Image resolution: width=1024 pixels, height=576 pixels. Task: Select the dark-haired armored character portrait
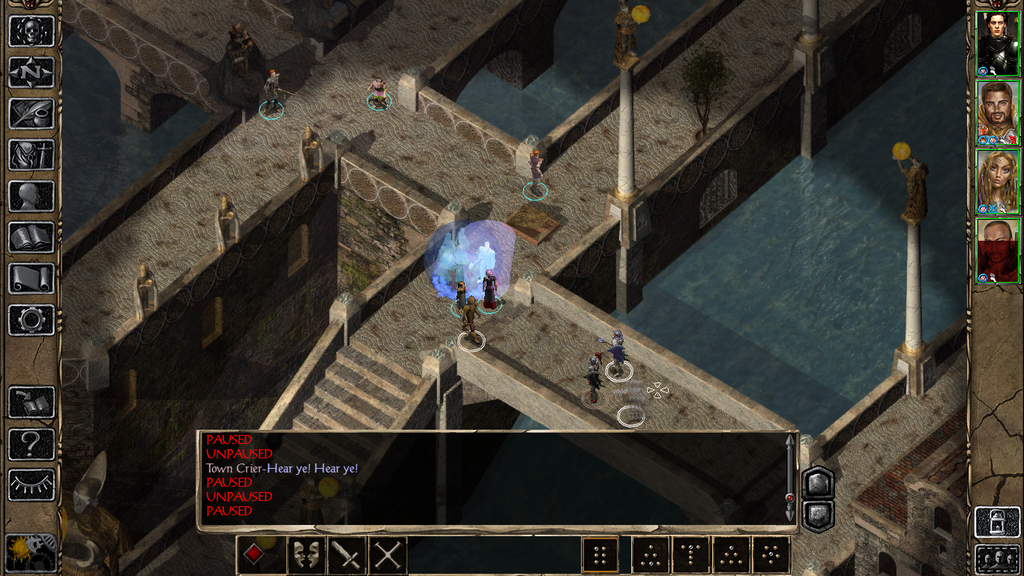point(996,43)
